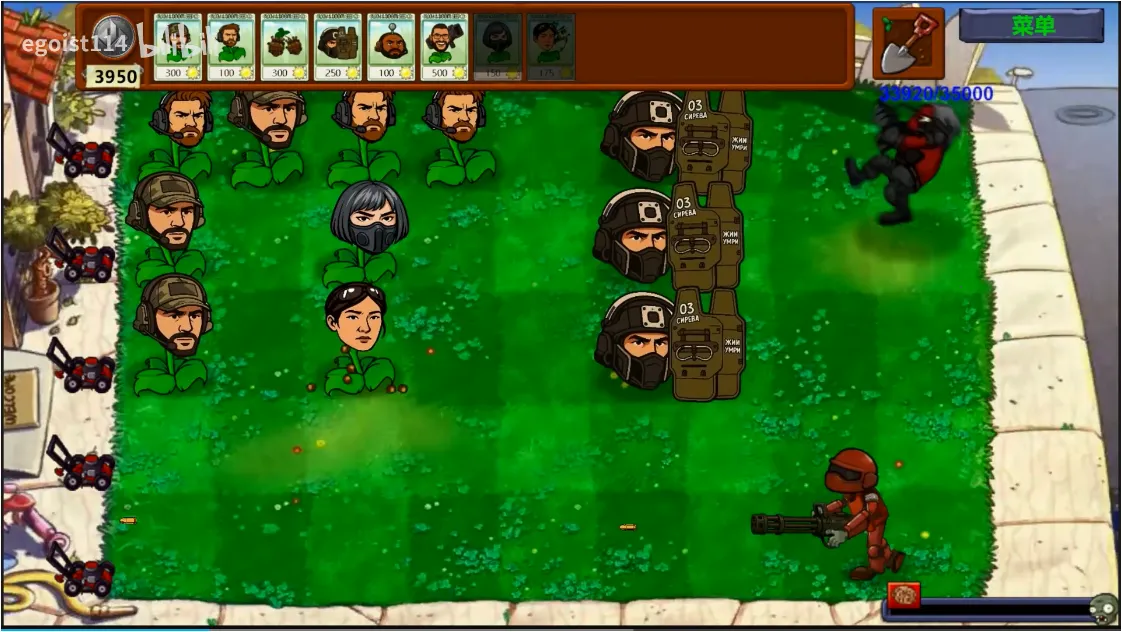
Task: Select the brown gloves seed card
Action: (x=285, y=46)
